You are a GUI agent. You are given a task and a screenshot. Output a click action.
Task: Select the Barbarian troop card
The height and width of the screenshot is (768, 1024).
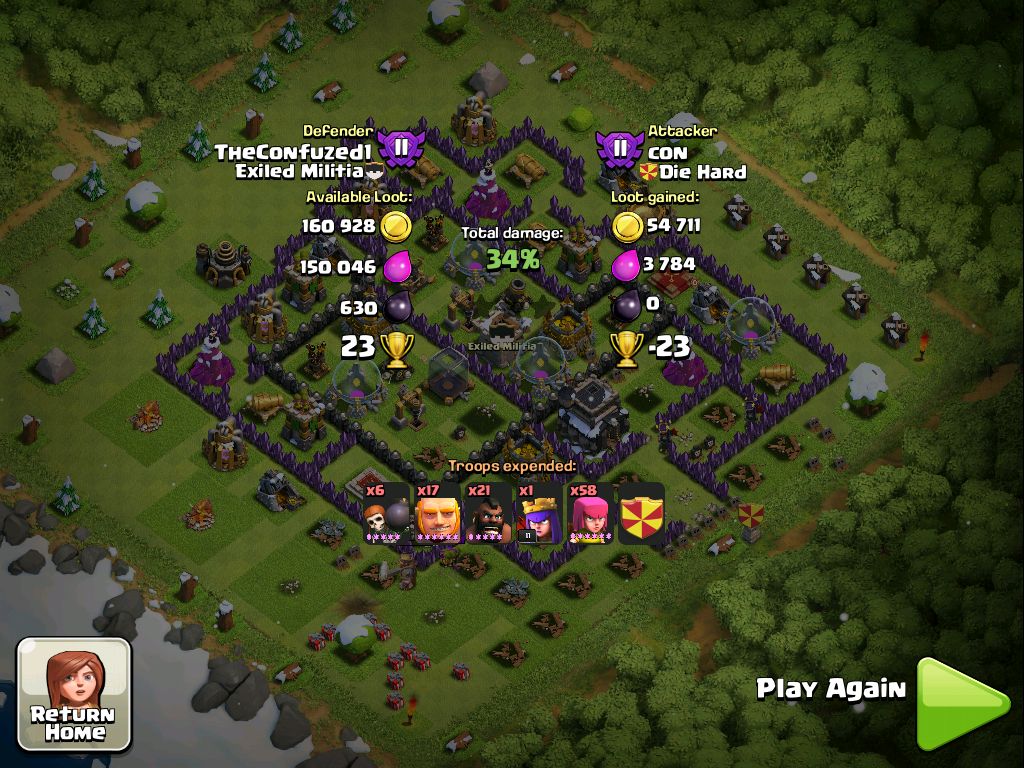[x=438, y=514]
